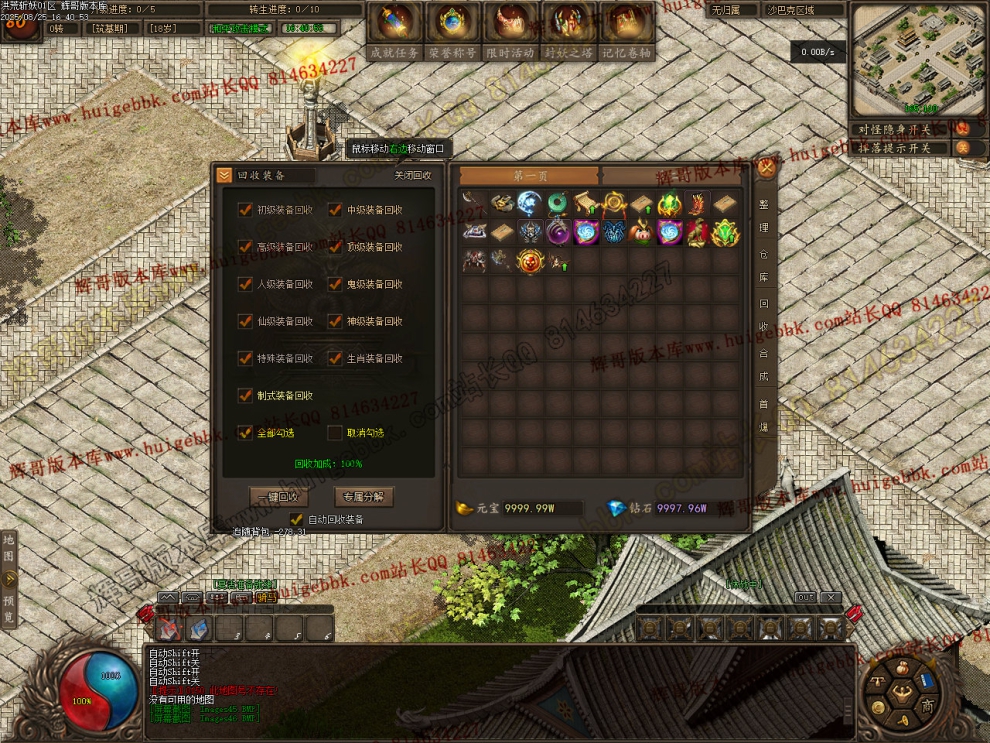
Task: Select the purple orb item in bag
Action: (557, 233)
